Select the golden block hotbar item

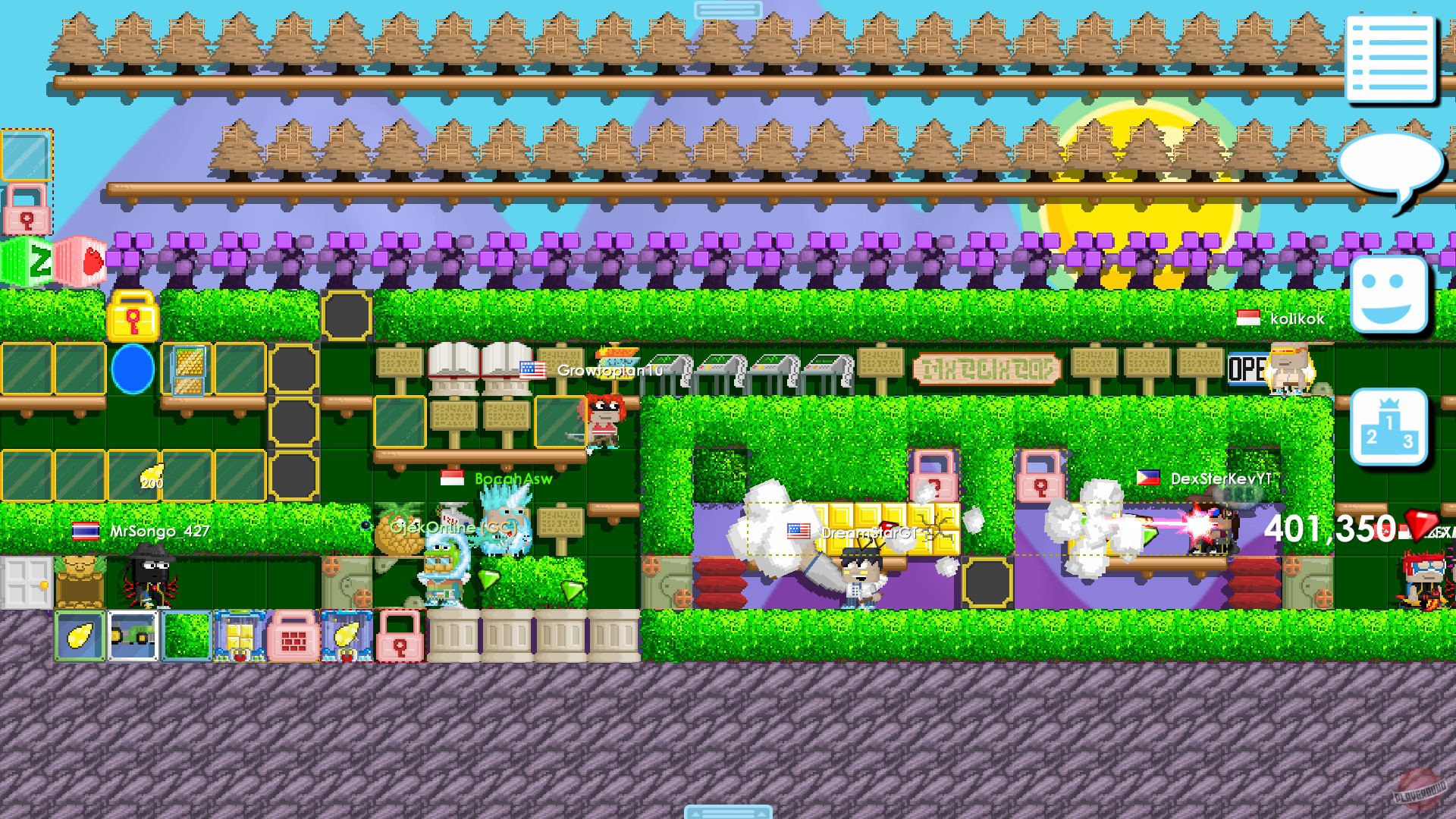click(241, 635)
